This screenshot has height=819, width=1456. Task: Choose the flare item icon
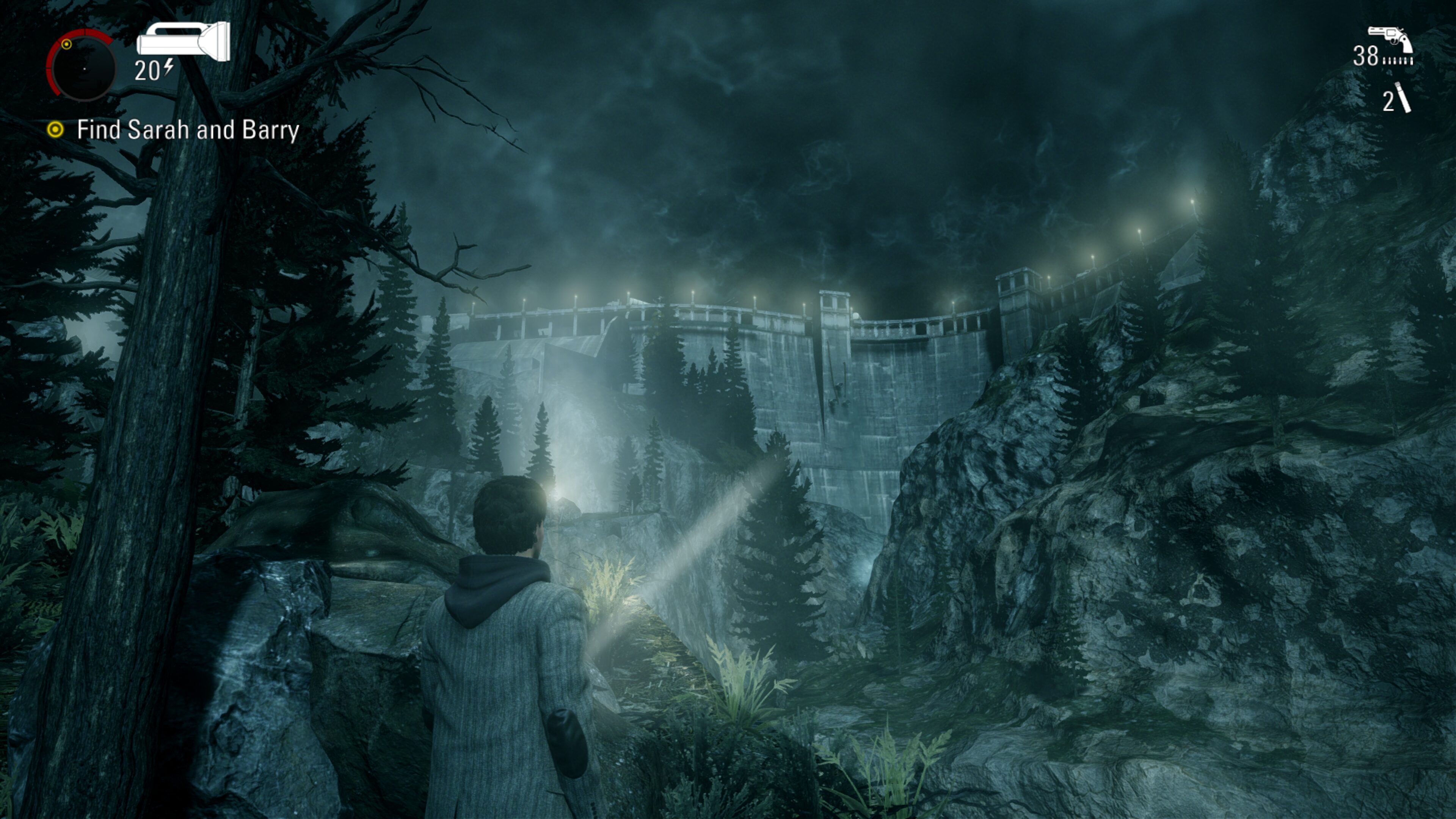point(1403,98)
